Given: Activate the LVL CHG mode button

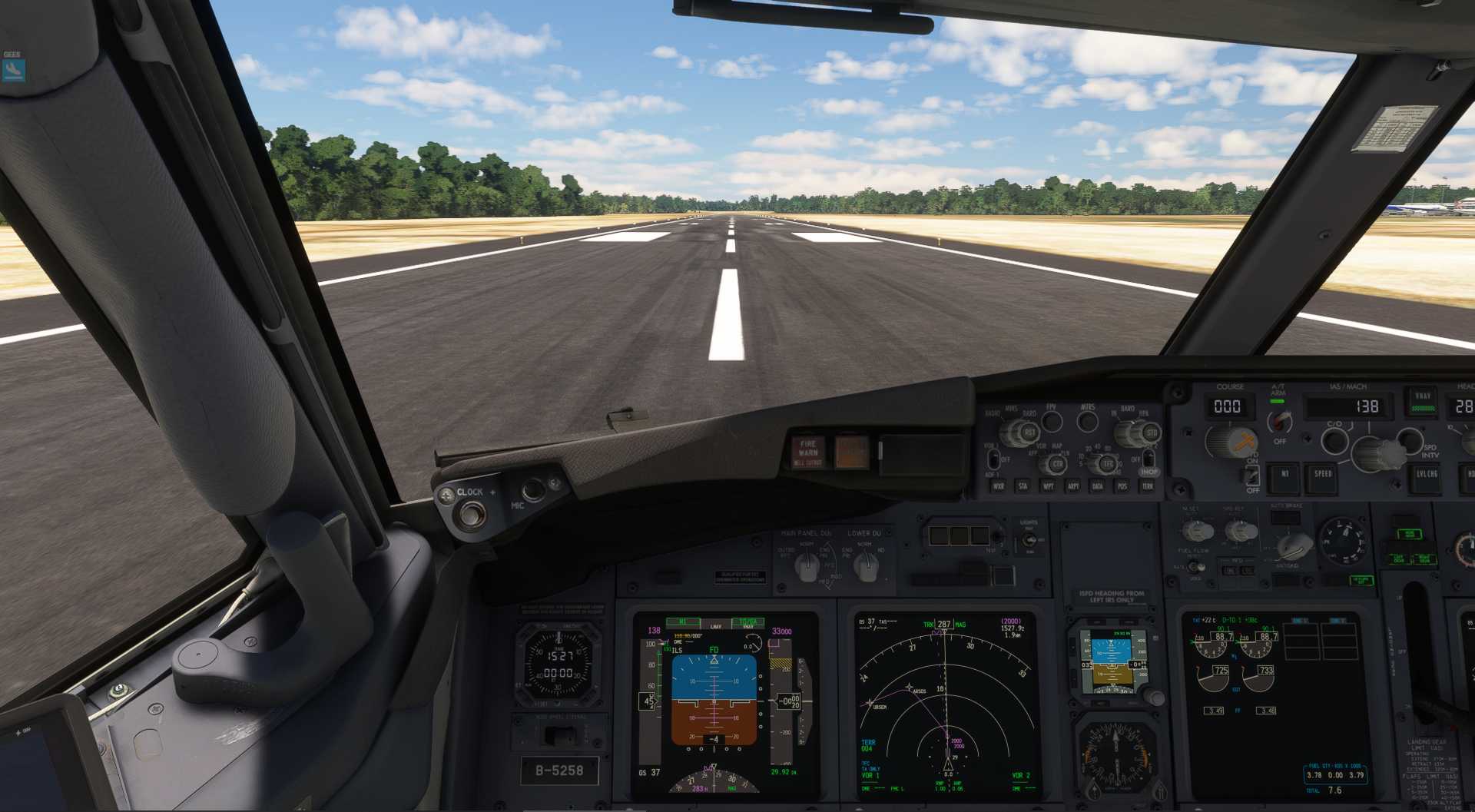Looking at the screenshot, I should click(x=1426, y=475).
